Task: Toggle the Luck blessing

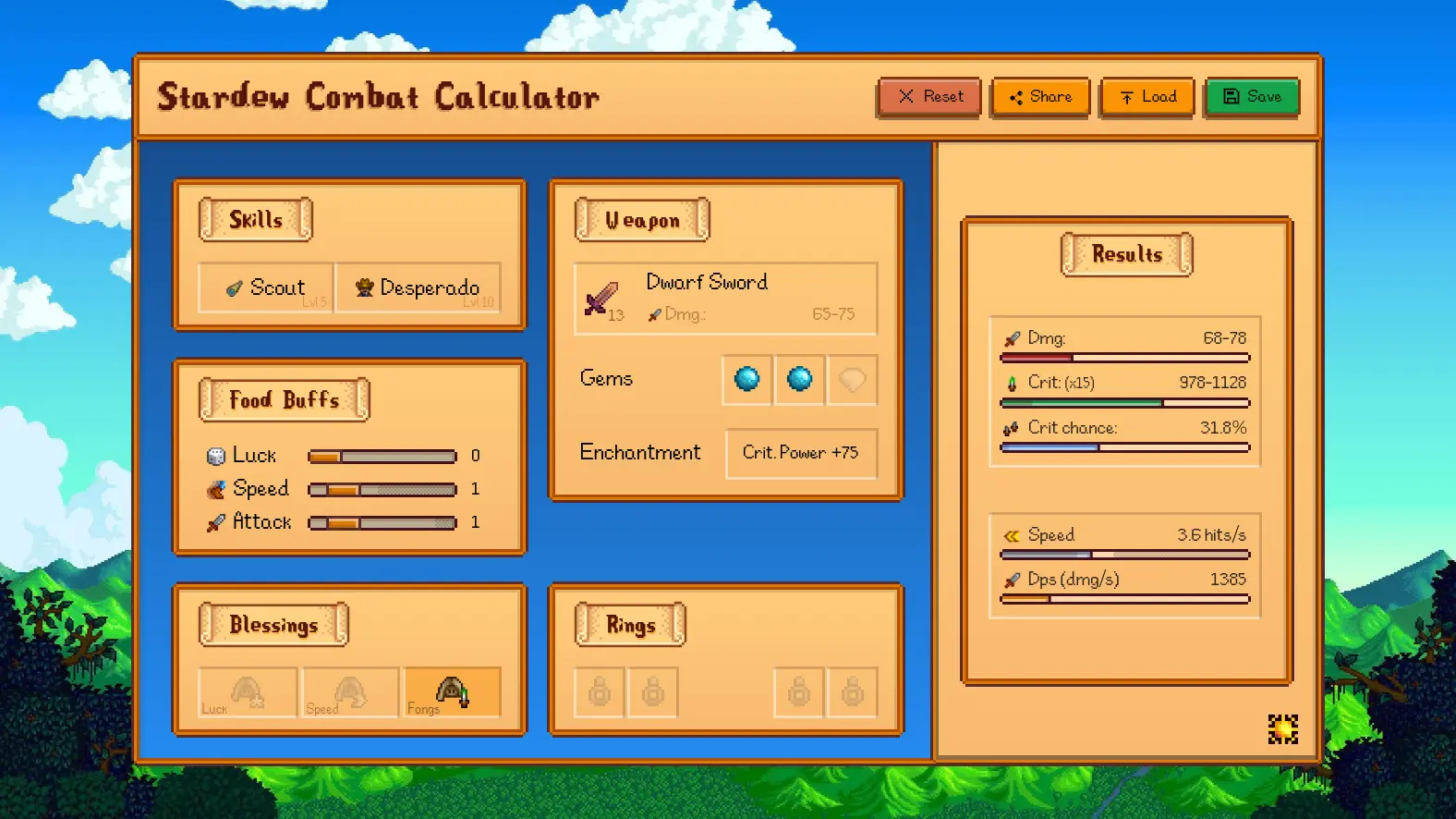Action: click(x=248, y=692)
